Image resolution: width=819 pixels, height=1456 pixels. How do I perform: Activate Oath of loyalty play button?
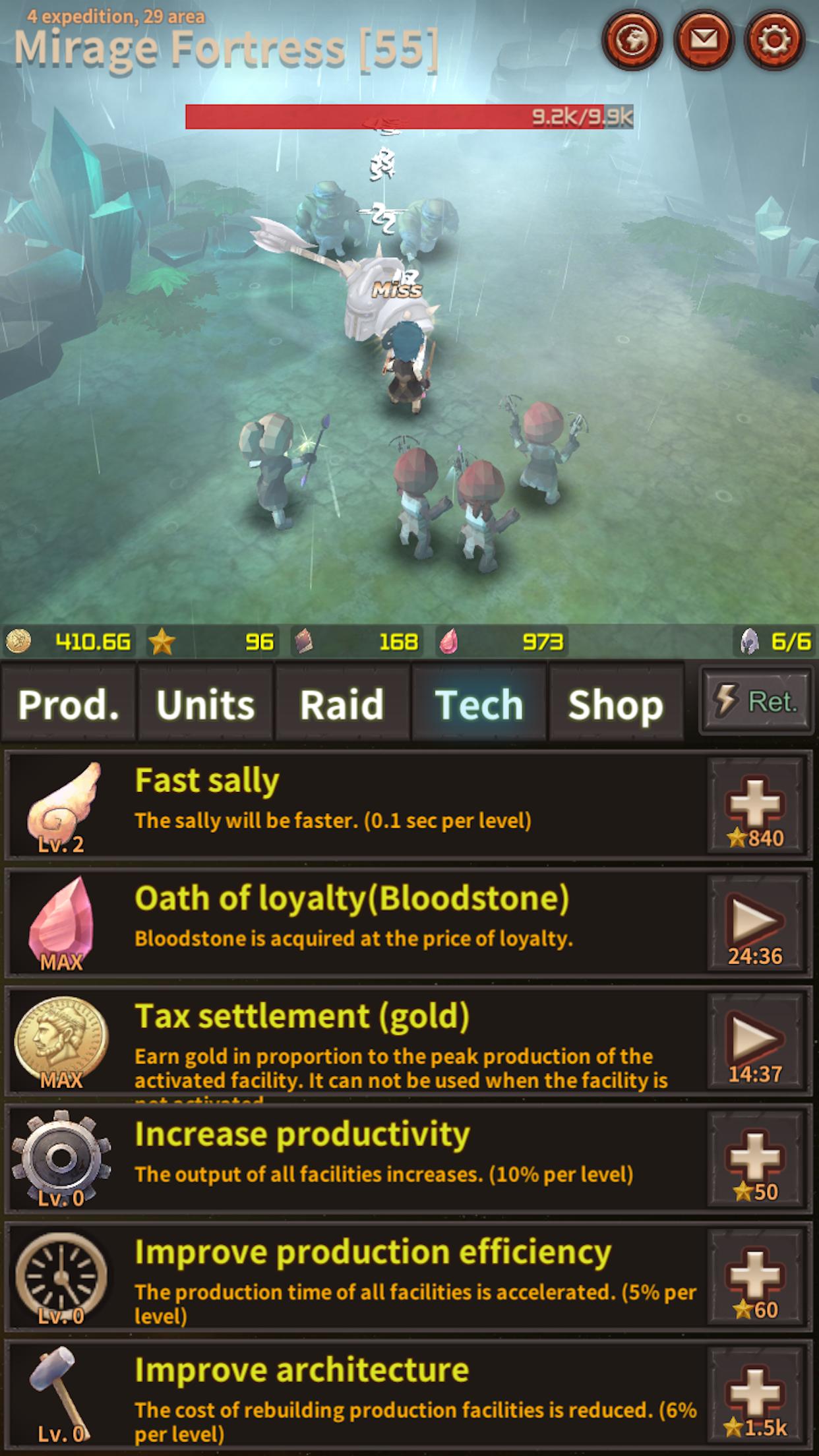[756, 924]
